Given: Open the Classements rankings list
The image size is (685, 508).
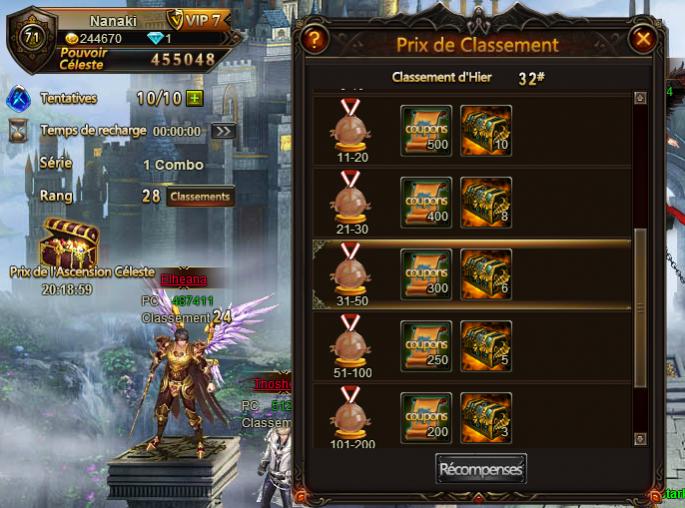Looking at the screenshot, I should (x=200, y=197).
